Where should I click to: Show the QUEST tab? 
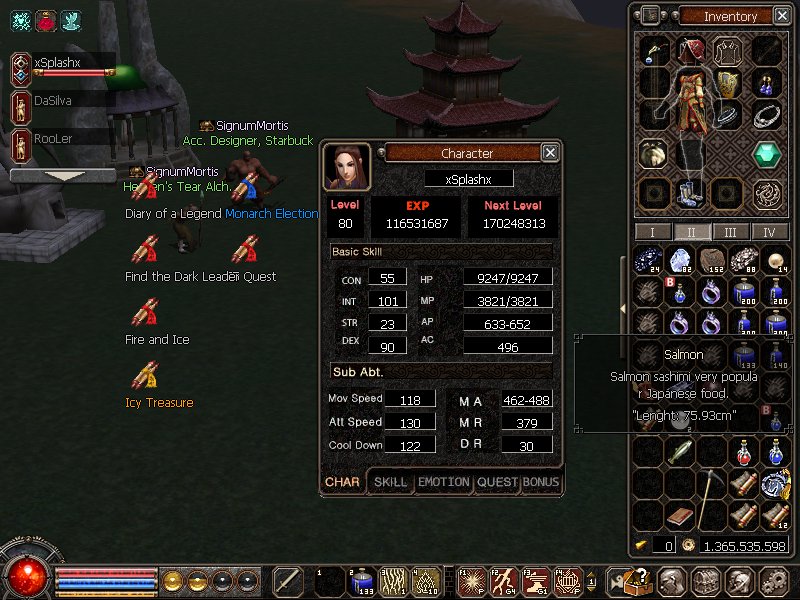click(497, 482)
